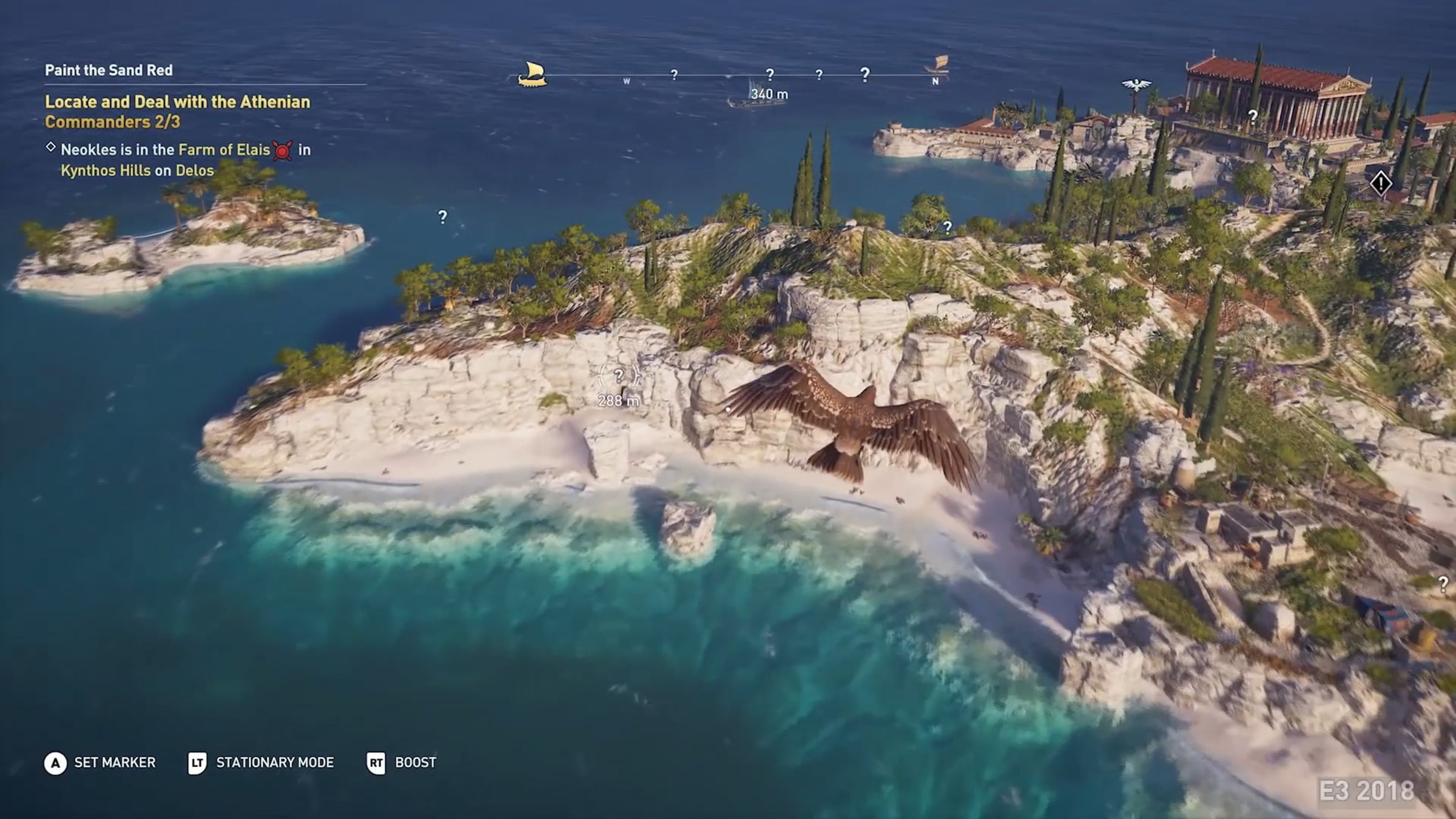The image size is (1456, 819).
Task: Click the diamond exclamation quest marker
Action: (1381, 183)
